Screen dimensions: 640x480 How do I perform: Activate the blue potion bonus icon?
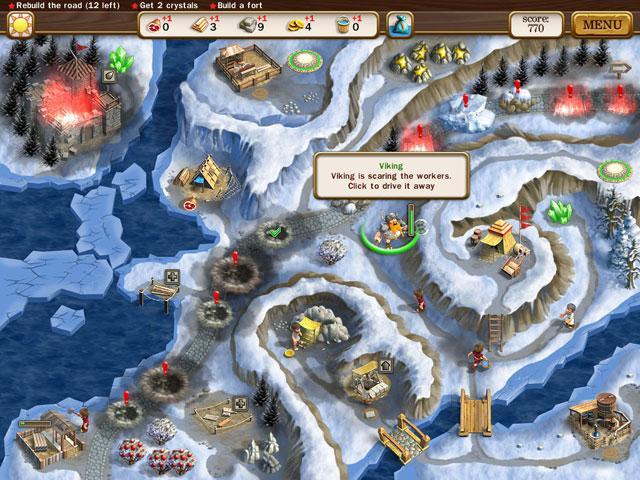pos(400,23)
